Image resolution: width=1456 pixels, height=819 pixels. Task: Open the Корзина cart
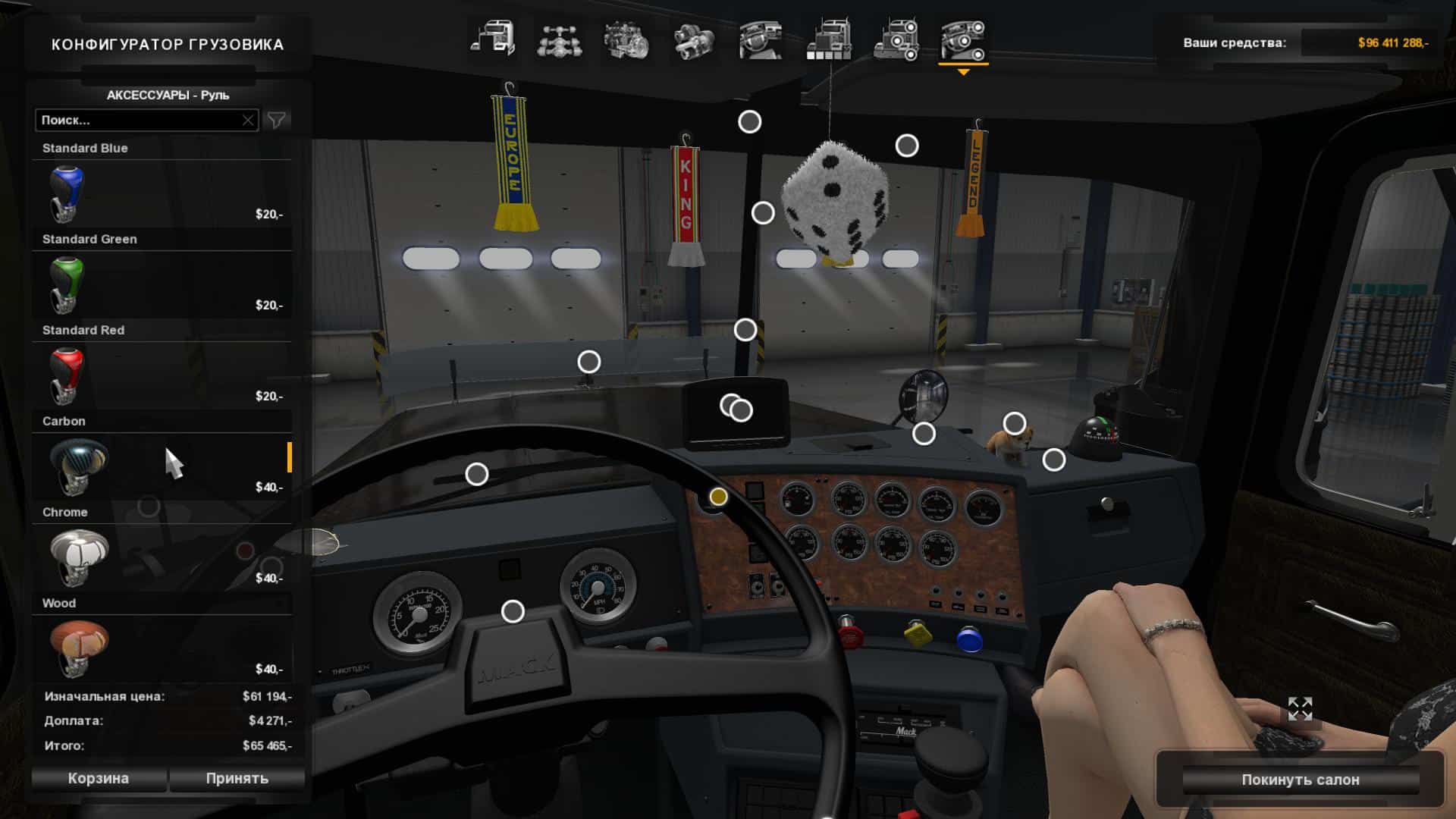(99, 778)
